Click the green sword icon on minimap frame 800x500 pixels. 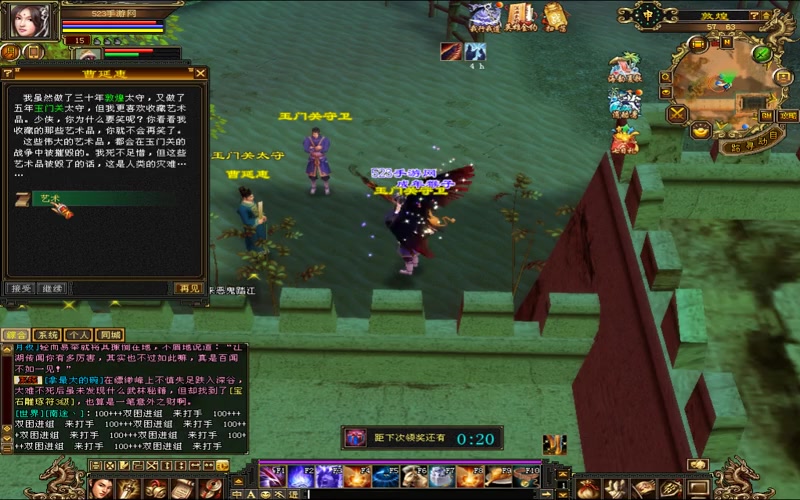762,52
